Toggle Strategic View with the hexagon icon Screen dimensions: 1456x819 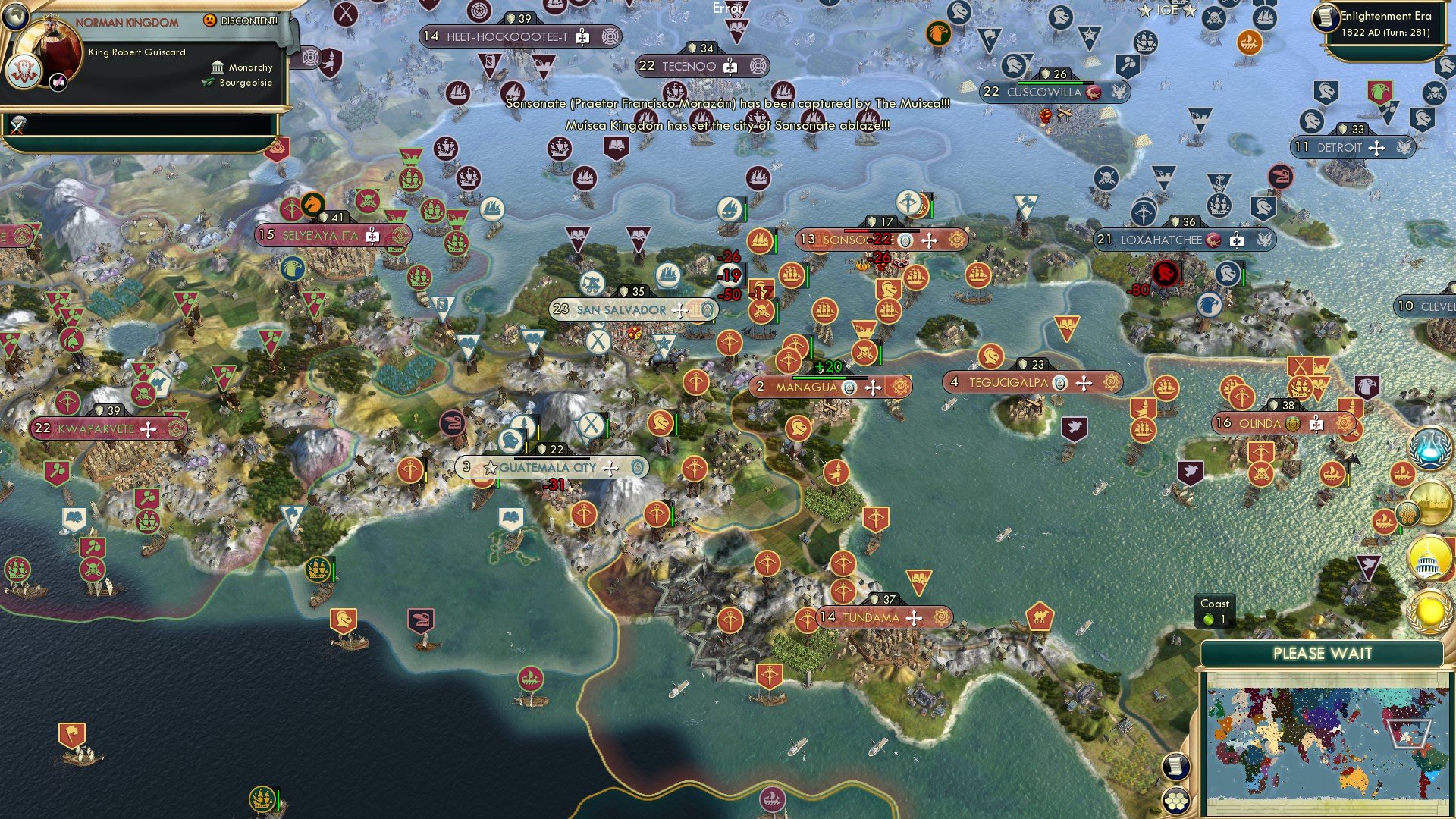click(1176, 802)
